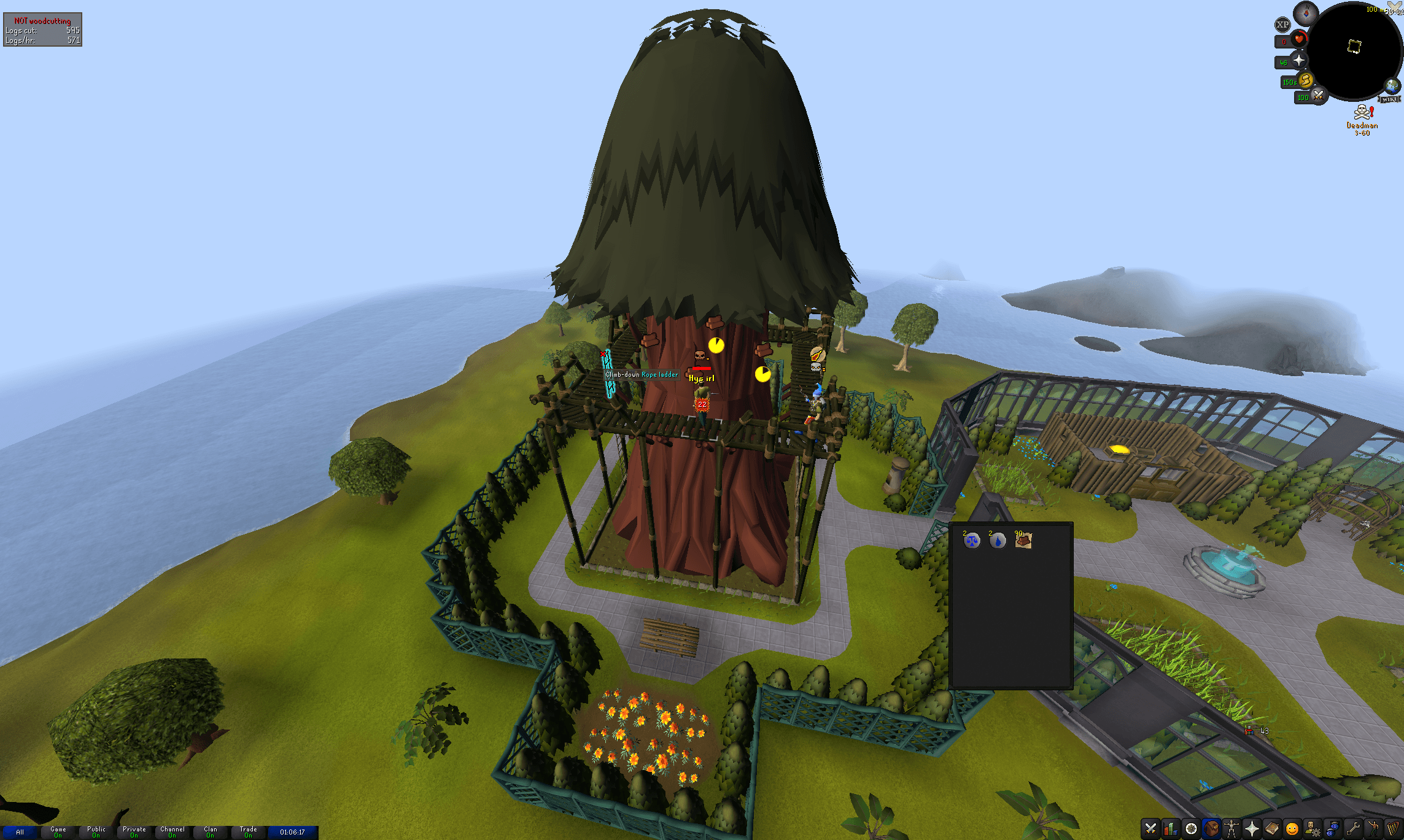Open the inventory backpack tab

1211,829
